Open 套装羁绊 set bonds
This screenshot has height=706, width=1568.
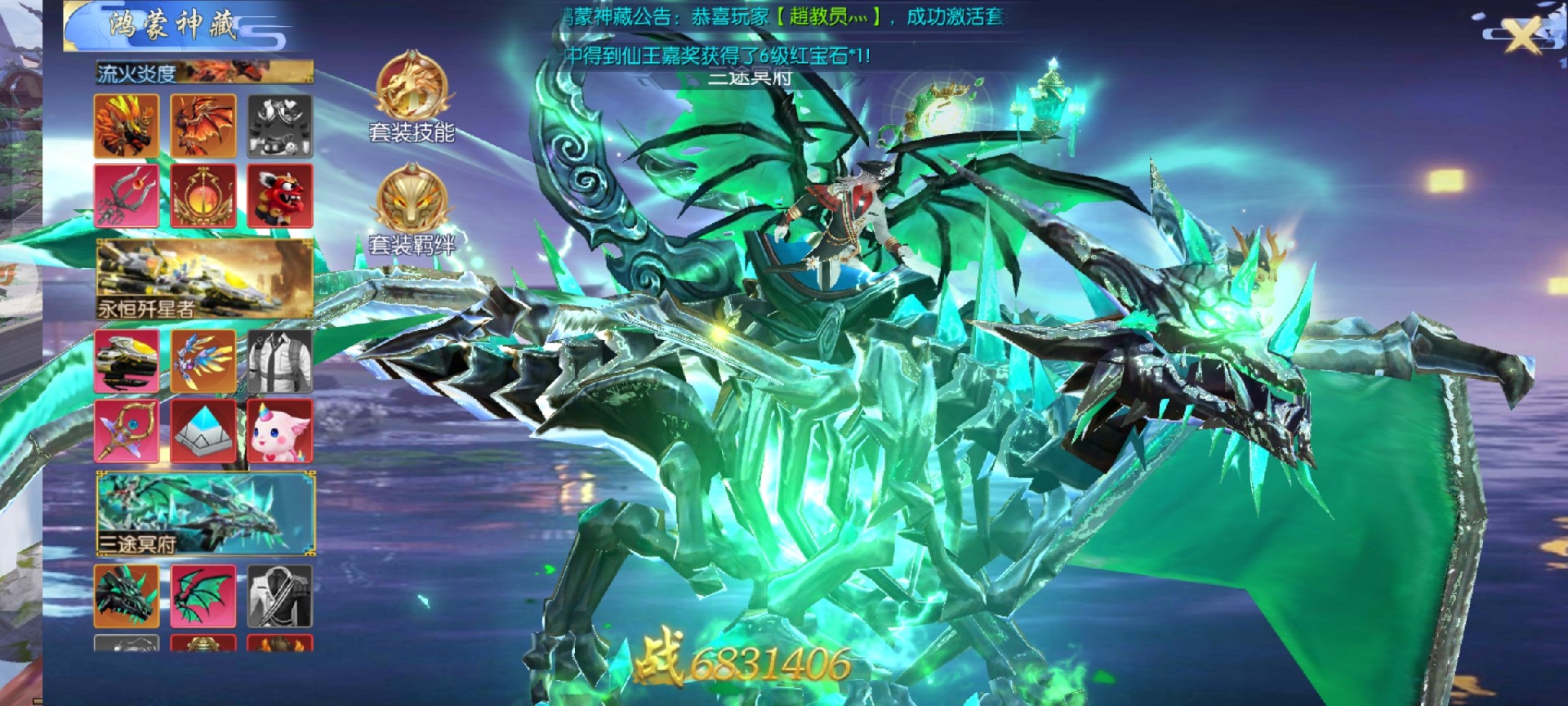411,208
